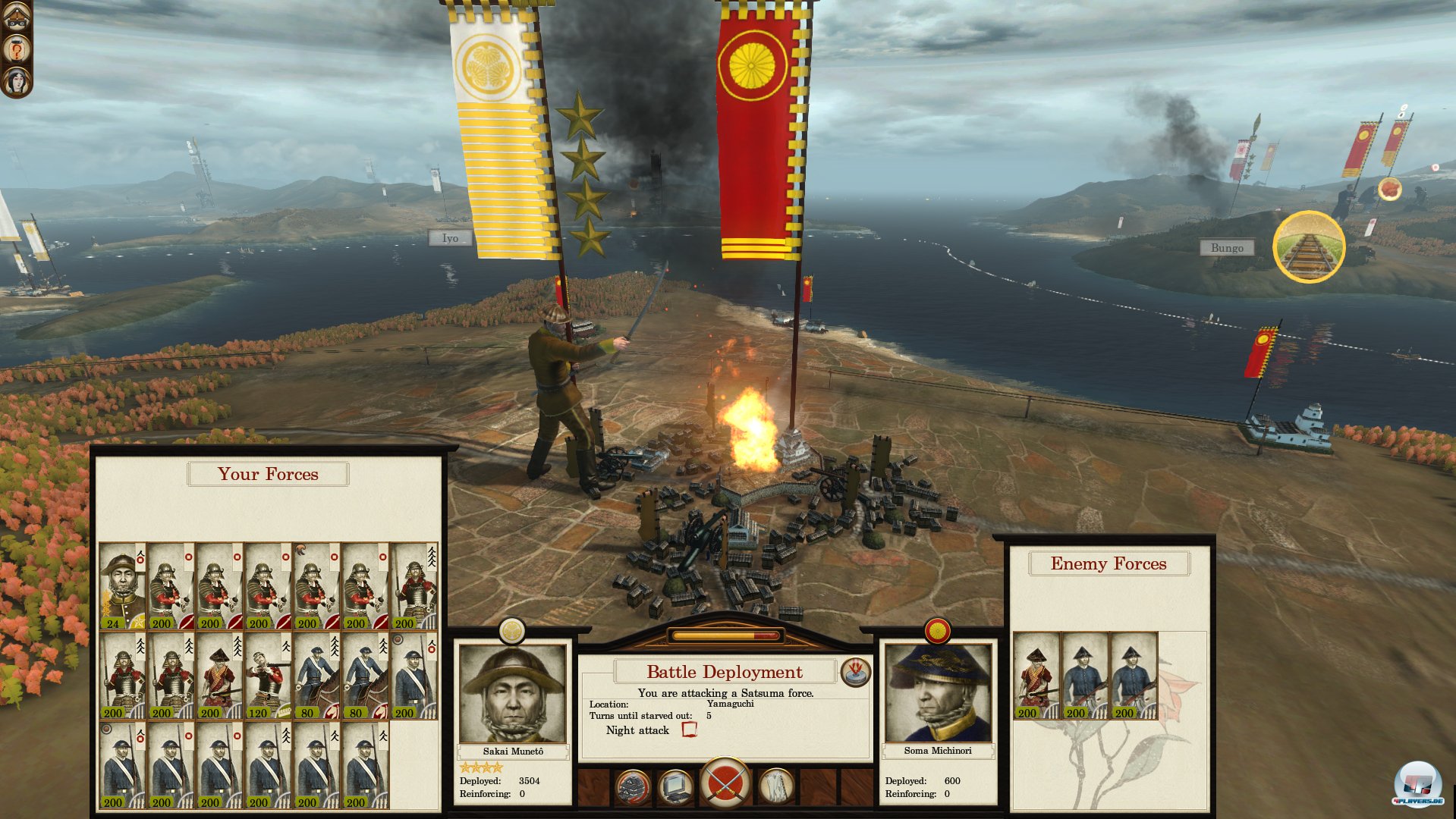The image size is (1456, 819).
Task: Choose the castle siege option button
Action: pos(632,788)
